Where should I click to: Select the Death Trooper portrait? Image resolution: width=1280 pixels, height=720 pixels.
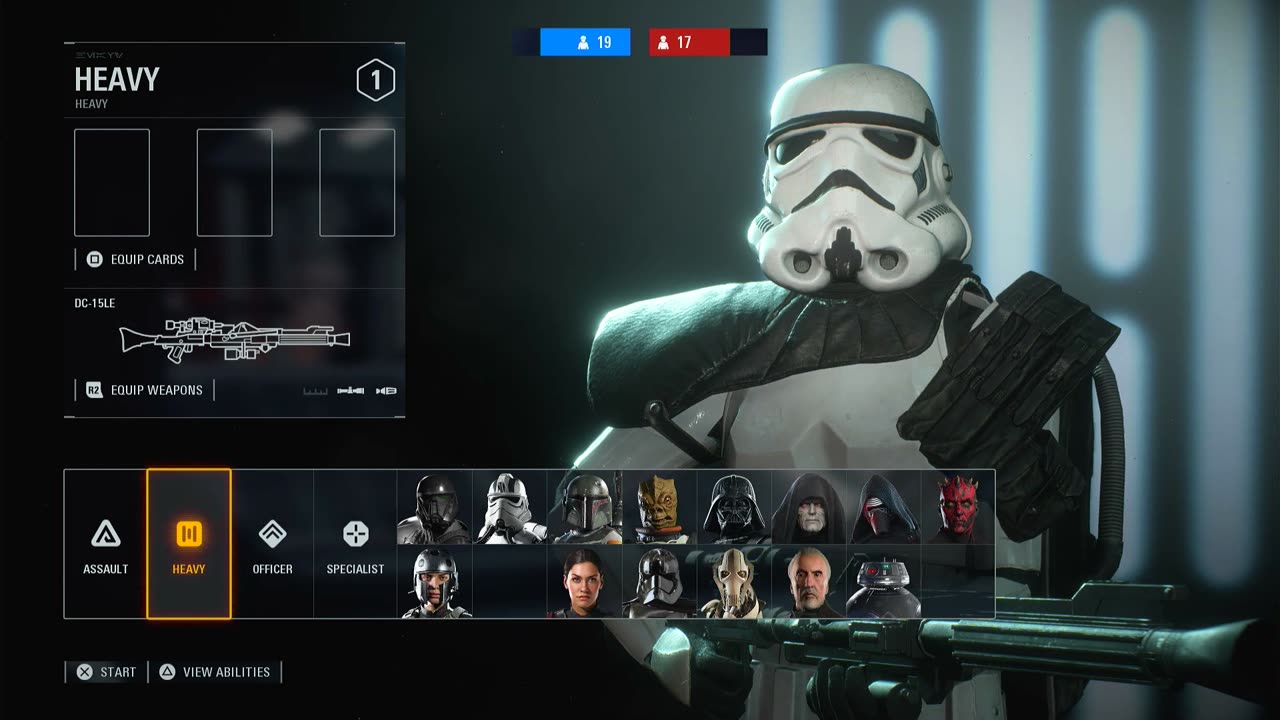pos(435,508)
